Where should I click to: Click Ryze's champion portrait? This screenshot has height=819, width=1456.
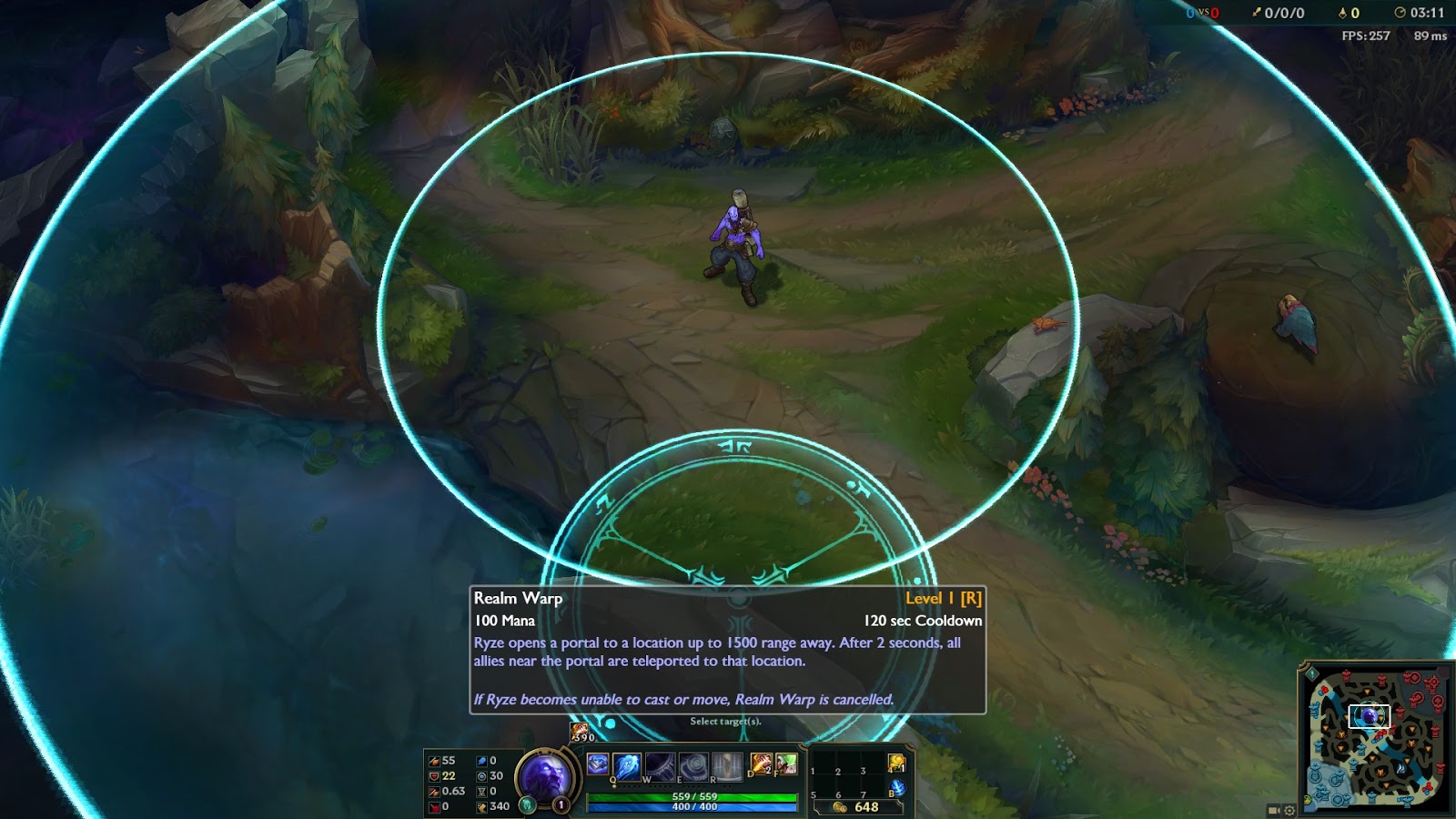click(548, 773)
